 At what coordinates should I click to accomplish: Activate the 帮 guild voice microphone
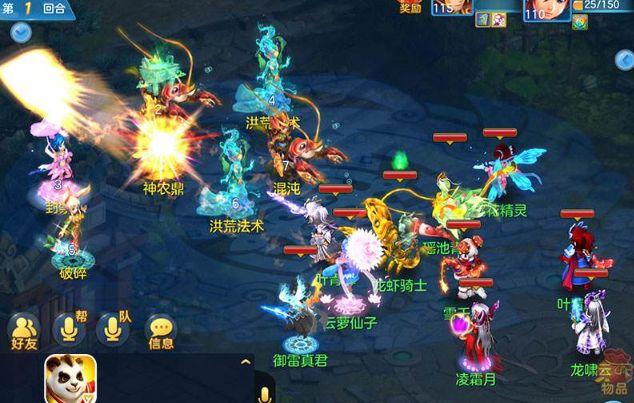(70, 328)
